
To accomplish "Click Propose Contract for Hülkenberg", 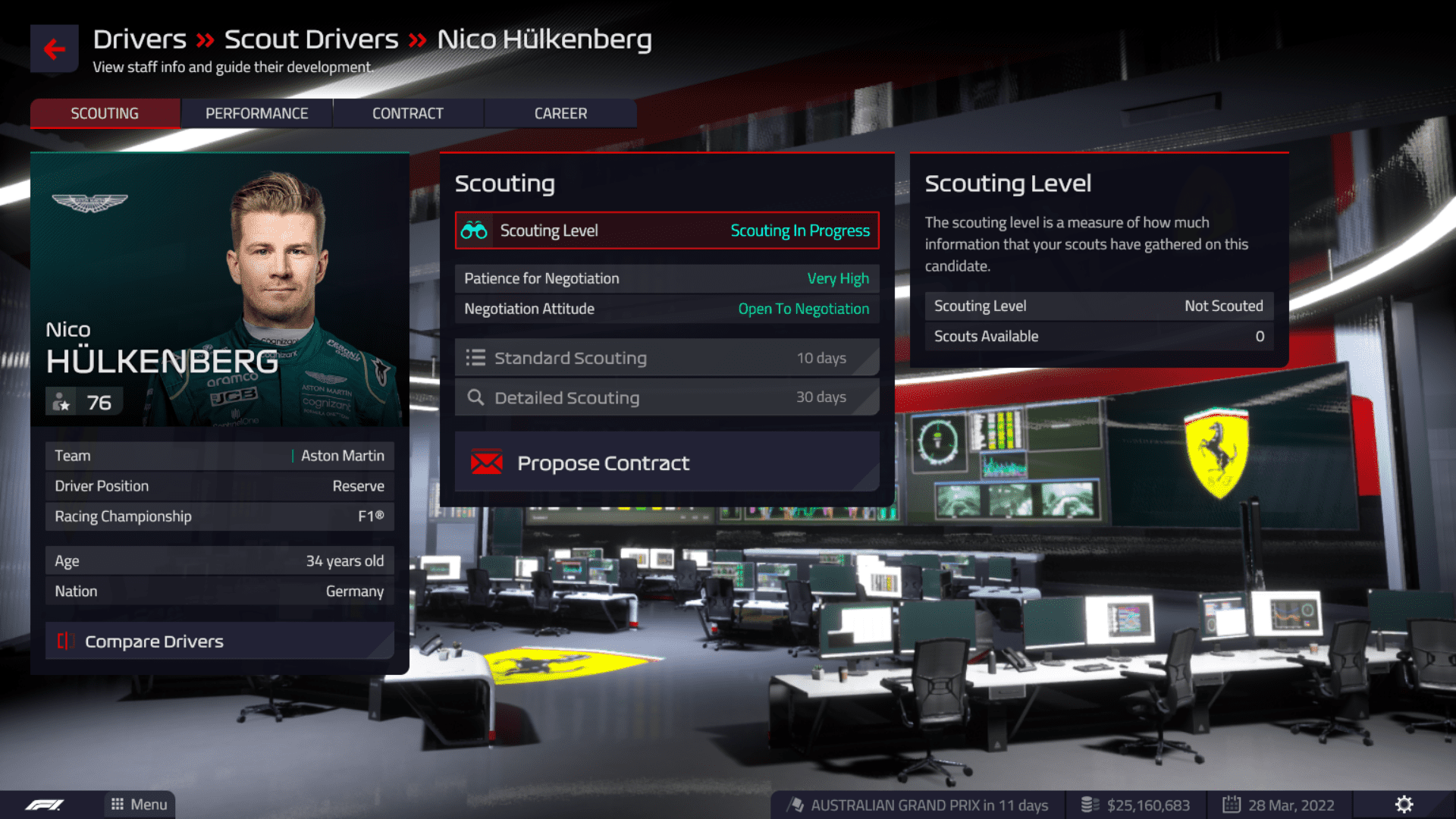I will pos(666,462).
